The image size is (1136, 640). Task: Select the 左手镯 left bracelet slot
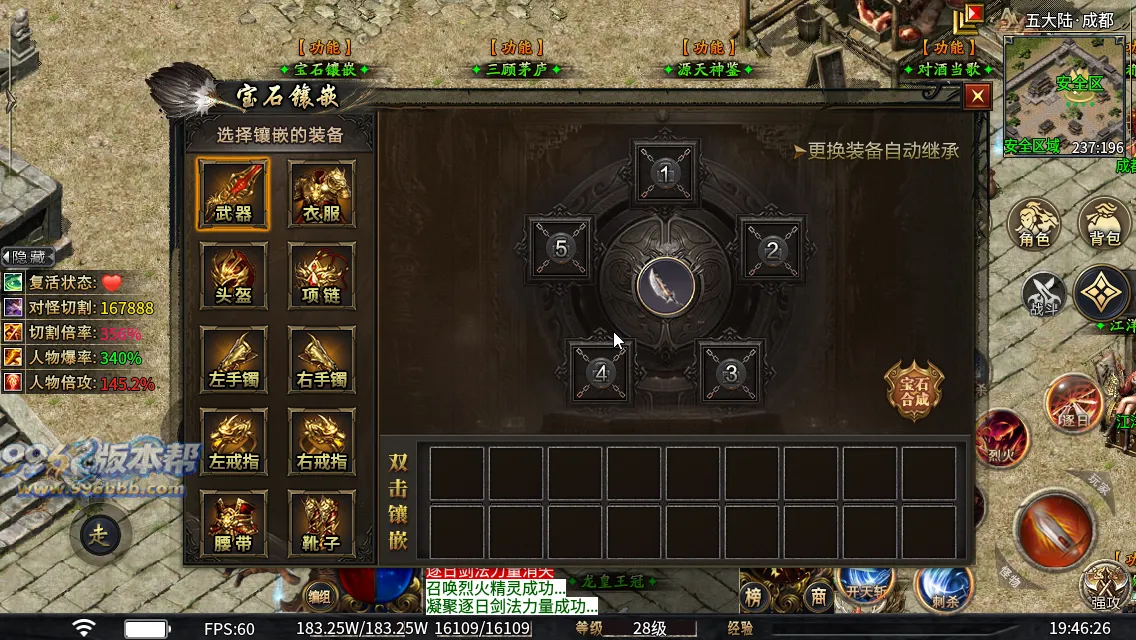(x=233, y=359)
